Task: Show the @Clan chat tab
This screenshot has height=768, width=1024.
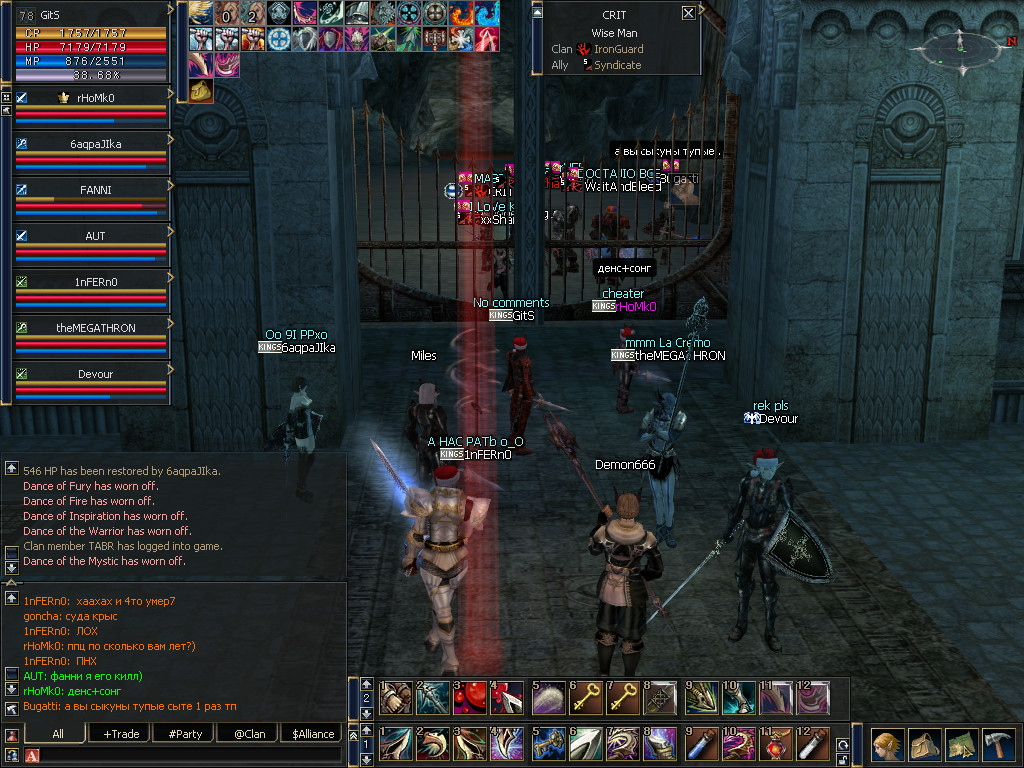Action: [x=249, y=734]
